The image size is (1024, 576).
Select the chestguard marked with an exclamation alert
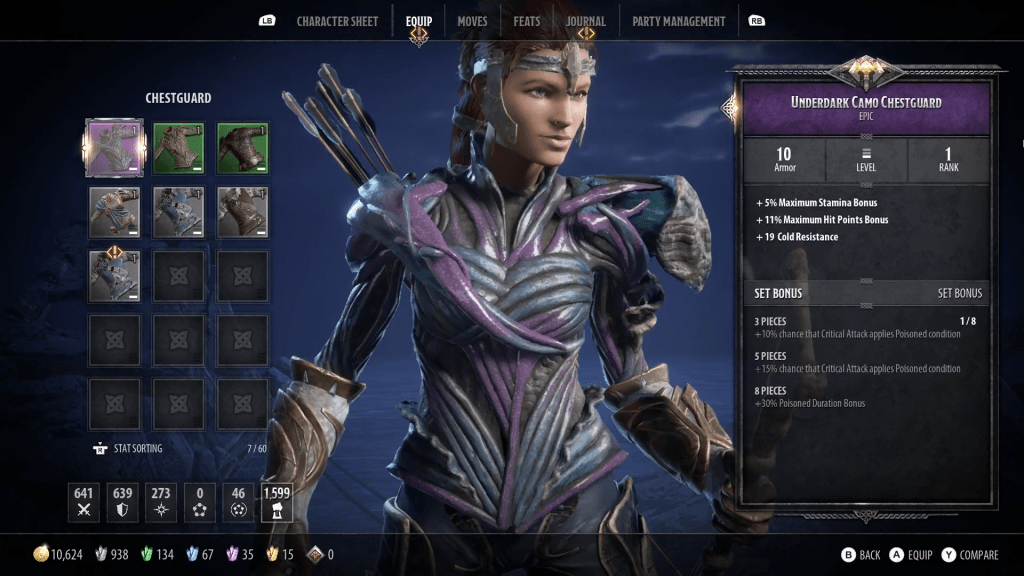[x=114, y=276]
